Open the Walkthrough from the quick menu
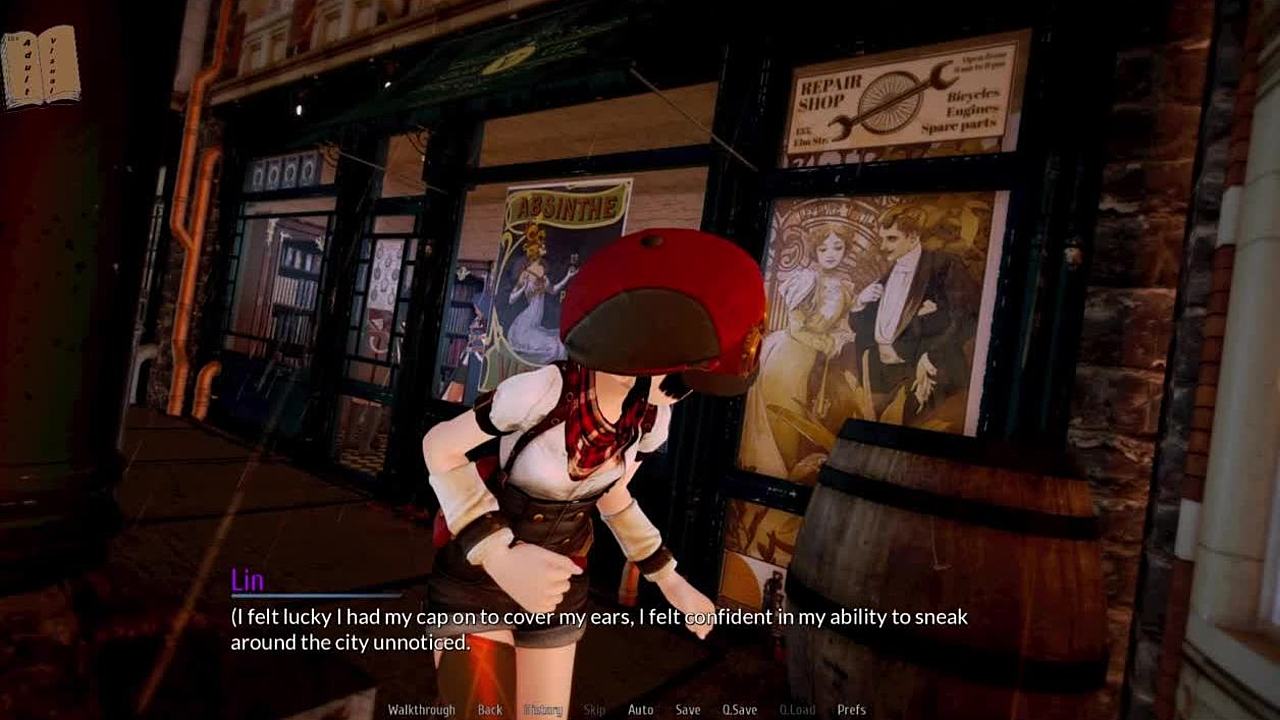 coord(421,710)
